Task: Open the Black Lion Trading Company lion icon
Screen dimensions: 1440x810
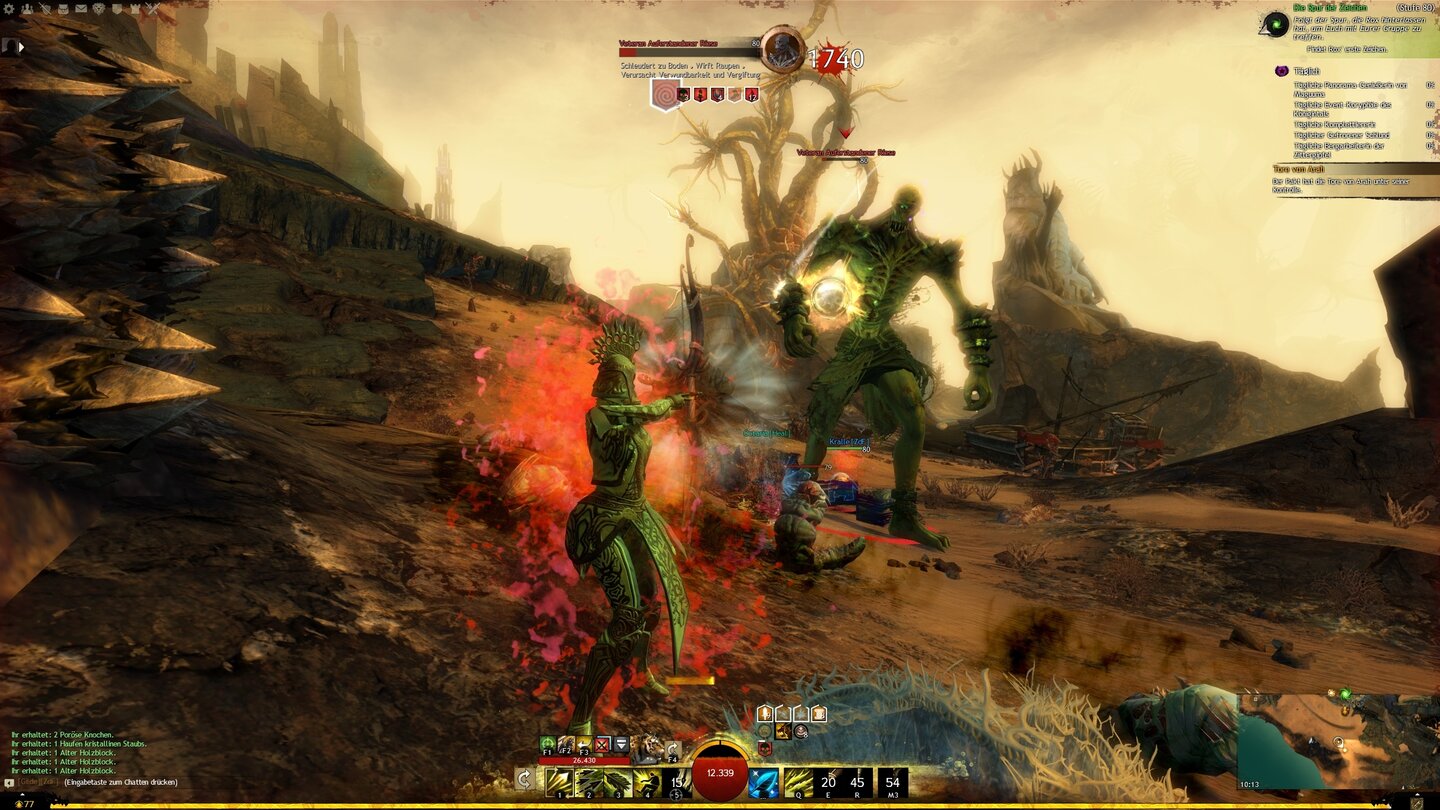Action: pos(99,9)
